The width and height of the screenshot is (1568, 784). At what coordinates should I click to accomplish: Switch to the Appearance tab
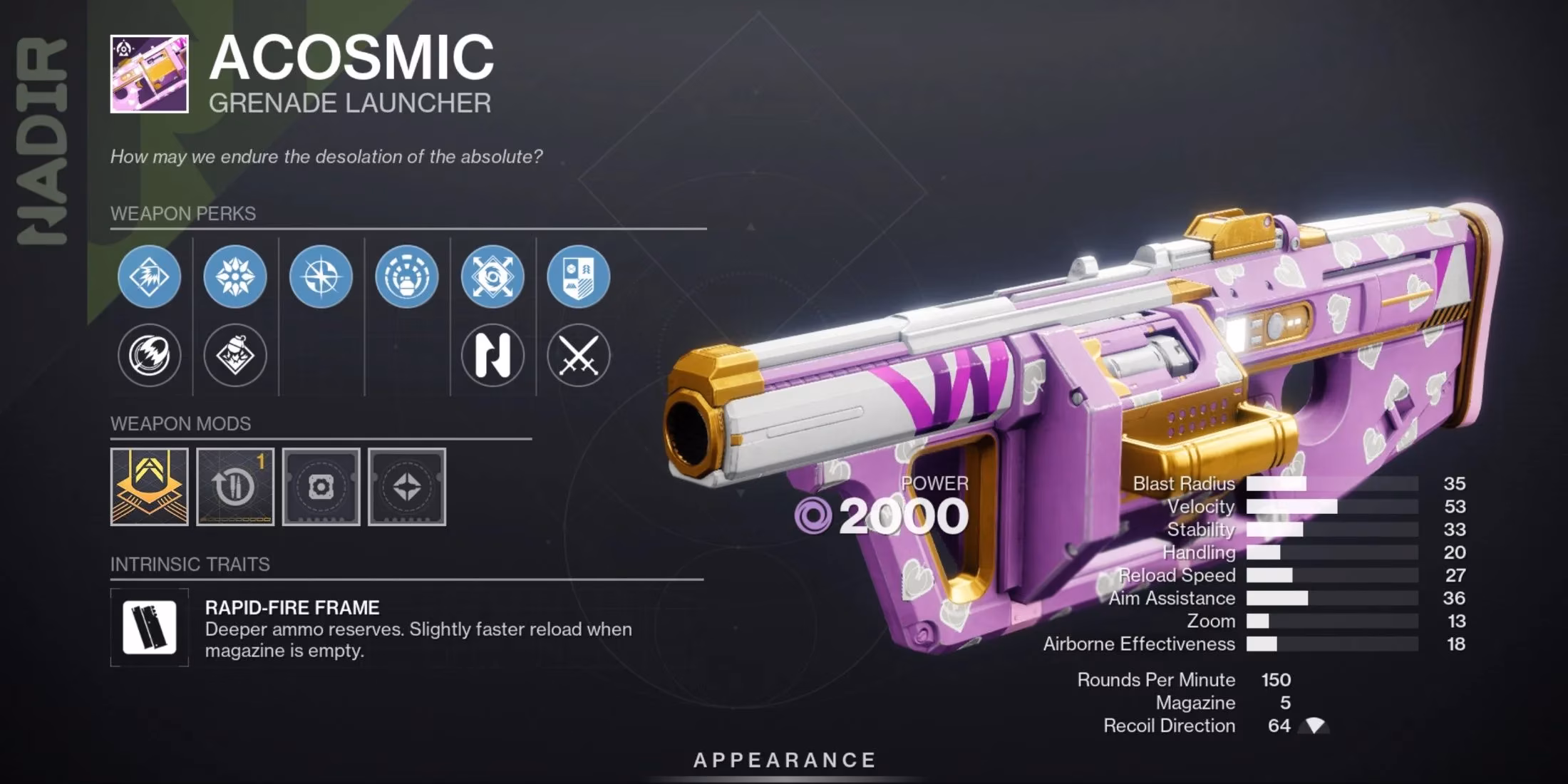click(x=784, y=760)
